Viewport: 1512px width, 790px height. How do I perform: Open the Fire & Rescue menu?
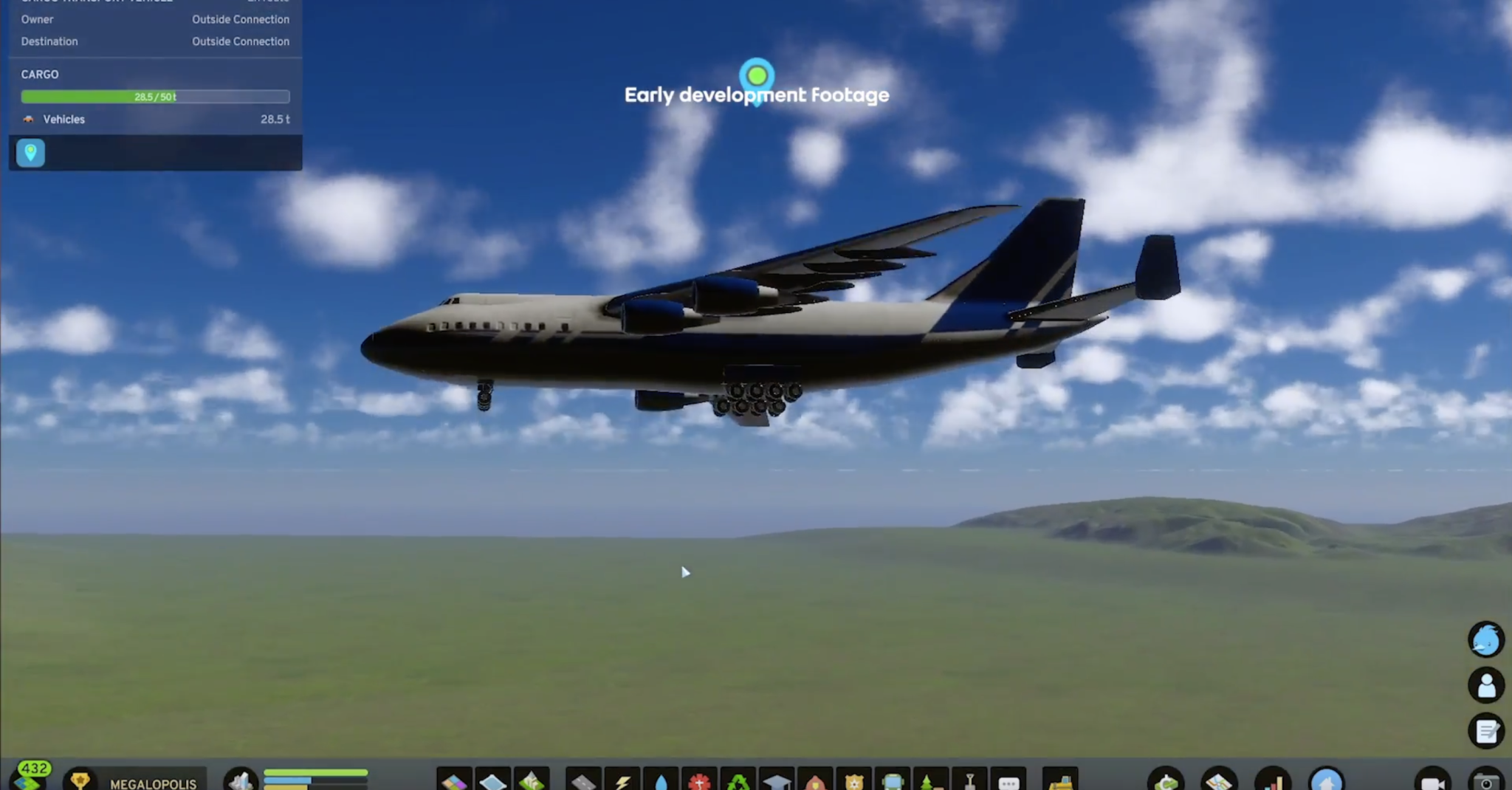(817, 783)
